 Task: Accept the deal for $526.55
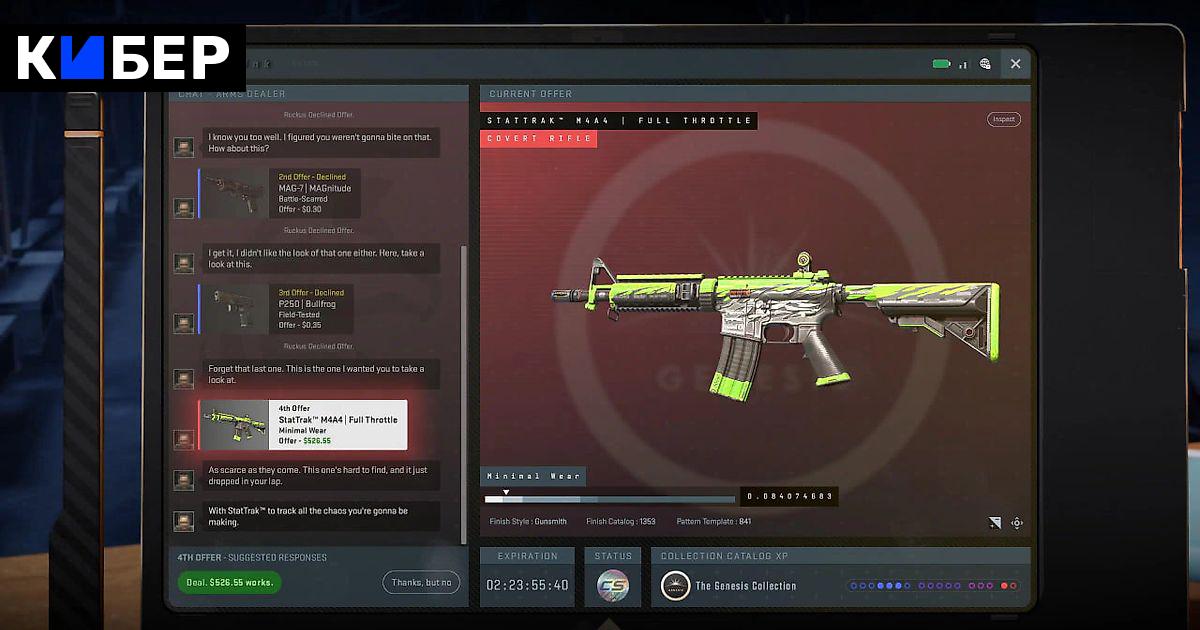click(230, 582)
